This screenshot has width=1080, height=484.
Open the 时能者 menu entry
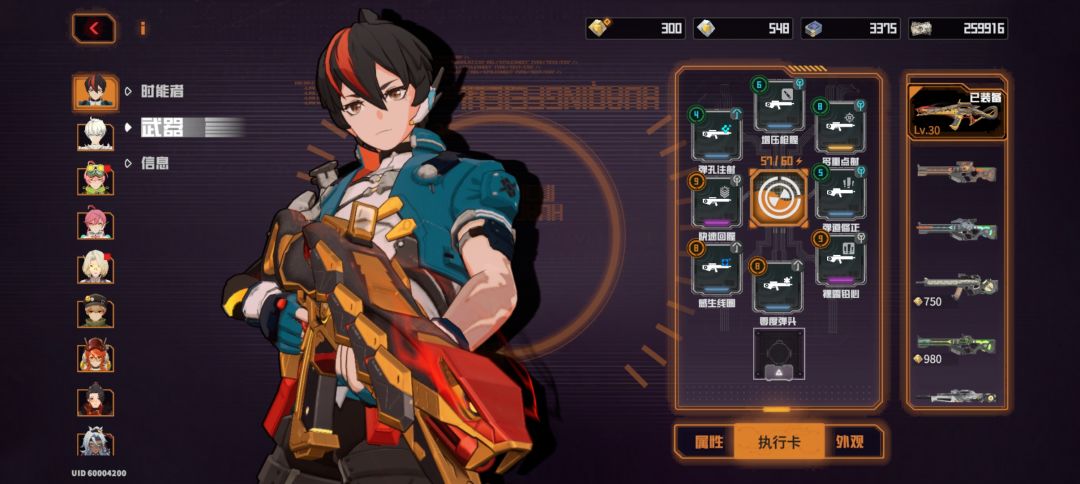point(161,91)
